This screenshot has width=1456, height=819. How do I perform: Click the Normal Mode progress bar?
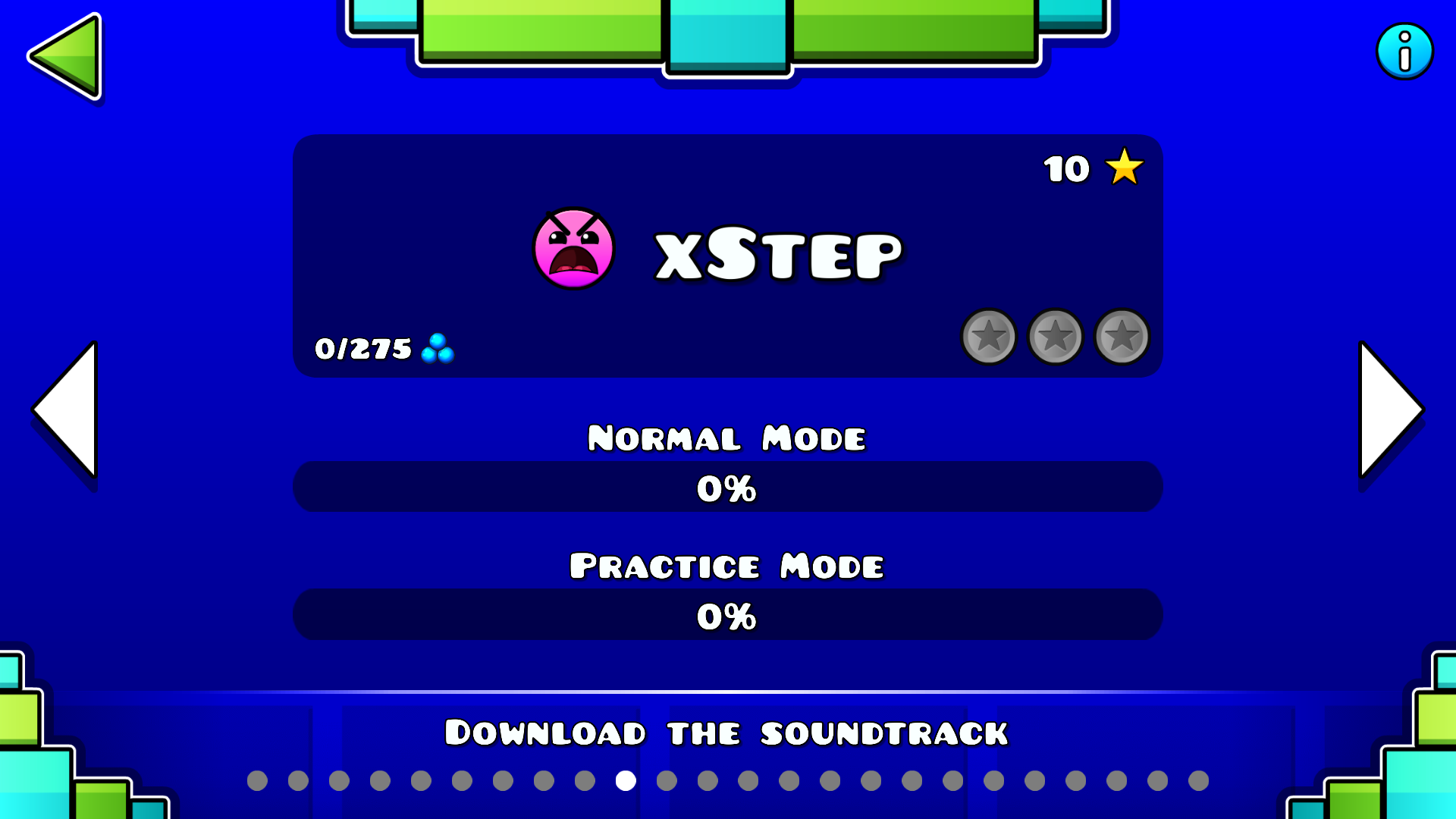[726, 488]
